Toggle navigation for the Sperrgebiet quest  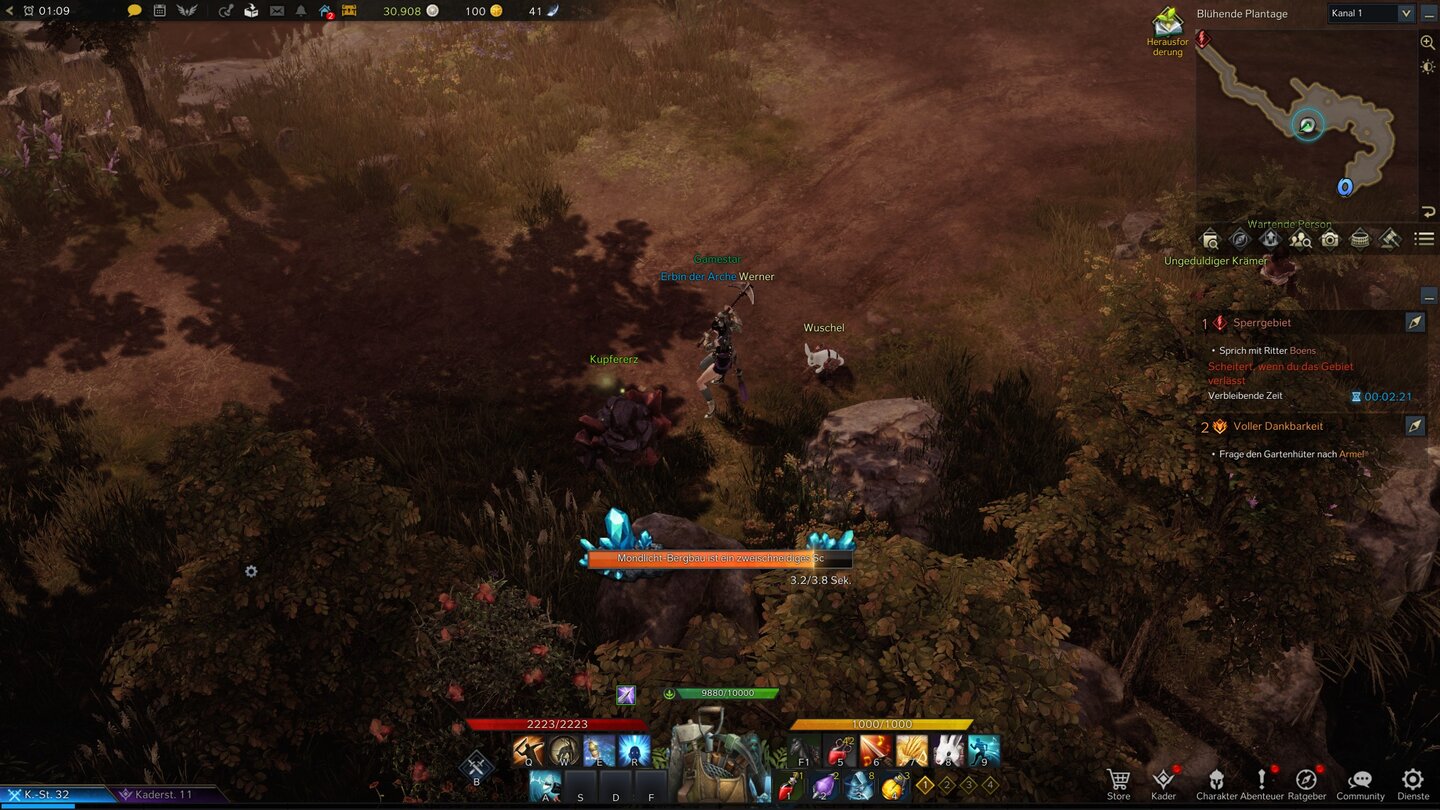[x=1416, y=322]
